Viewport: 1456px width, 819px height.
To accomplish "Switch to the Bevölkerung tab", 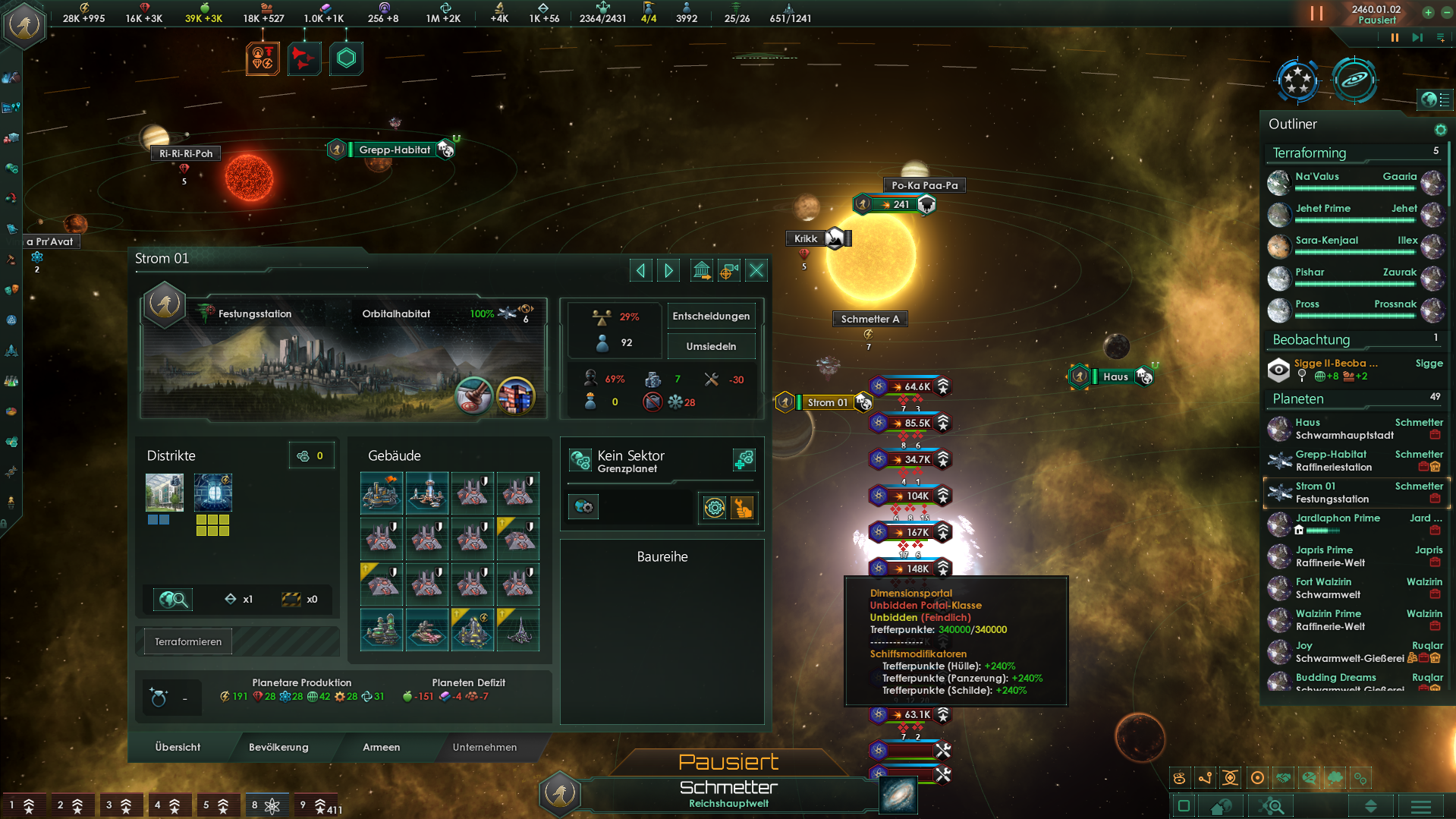I will (278, 747).
